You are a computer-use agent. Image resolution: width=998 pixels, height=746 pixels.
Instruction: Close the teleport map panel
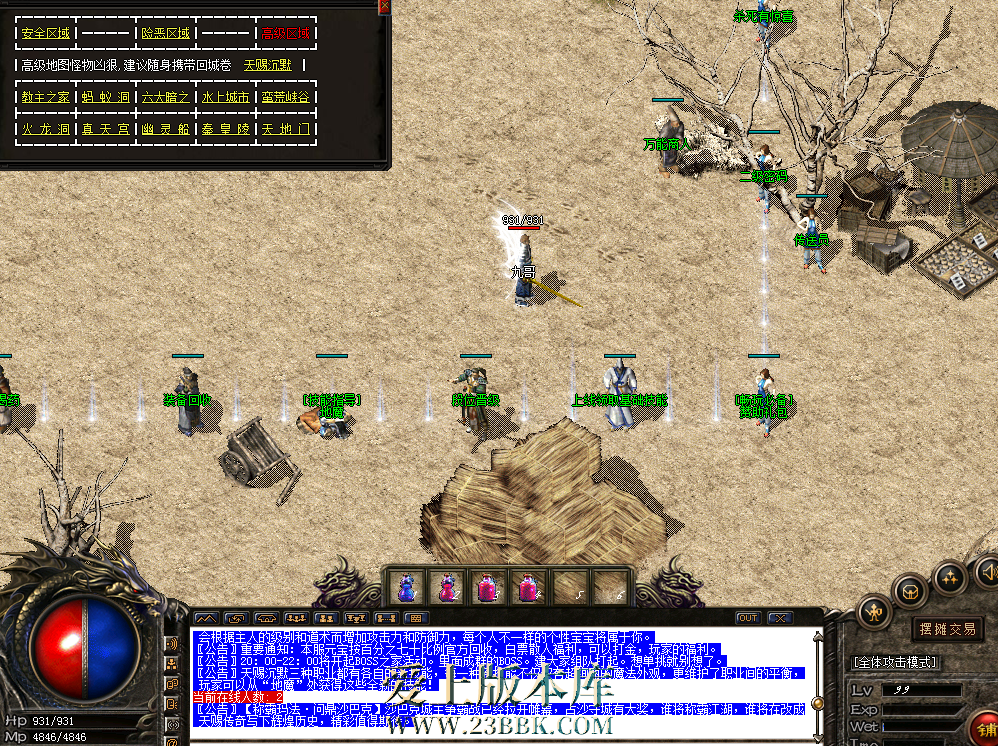[384, 6]
